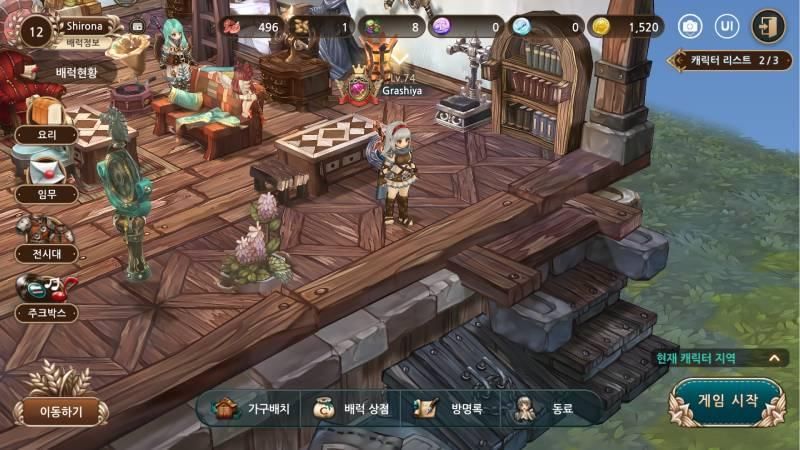Viewport: 800px width, 450px height.
Task: Open the 임무 missions menu
Action: 43,194
